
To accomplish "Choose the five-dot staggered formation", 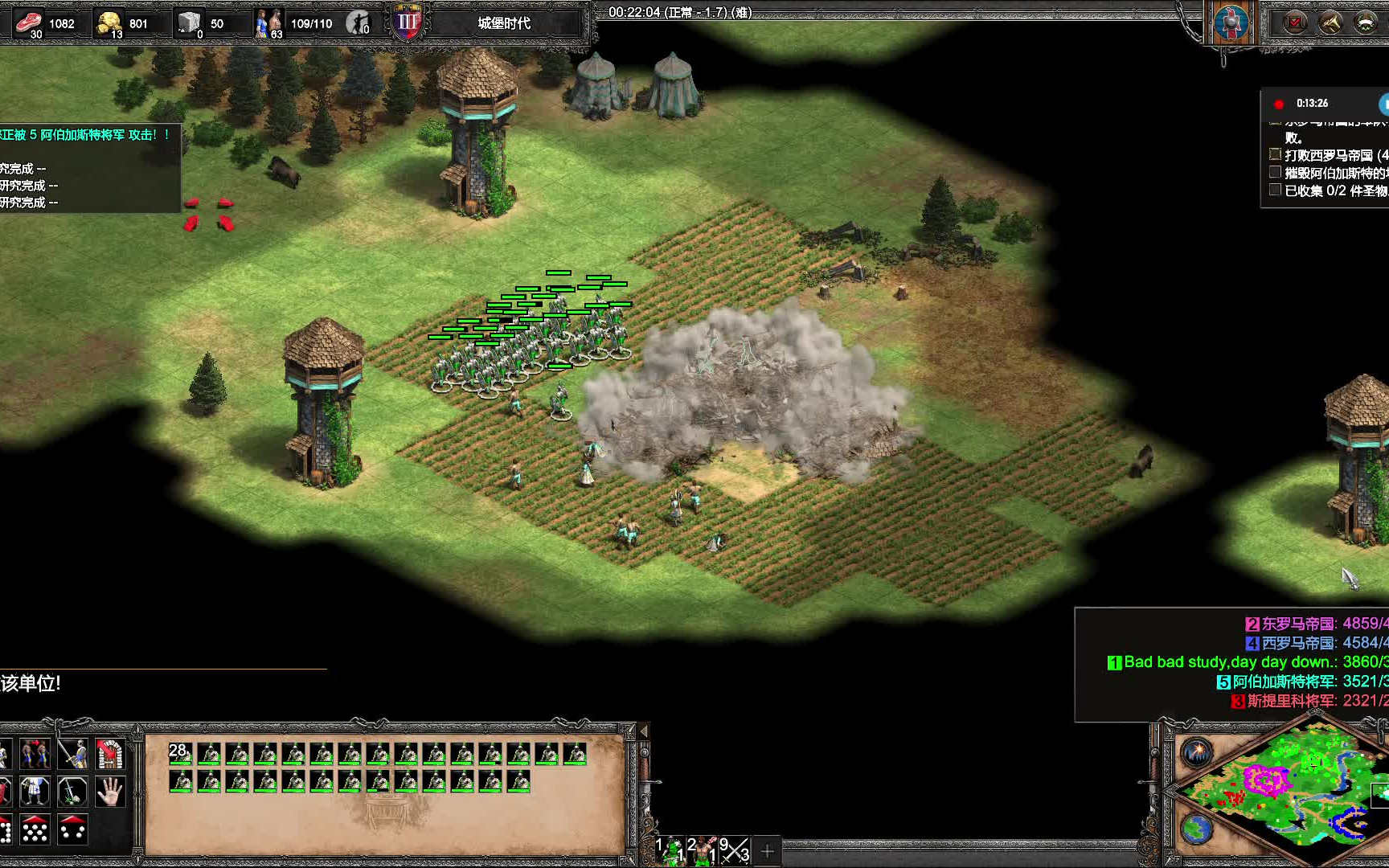I will point(35,829).
